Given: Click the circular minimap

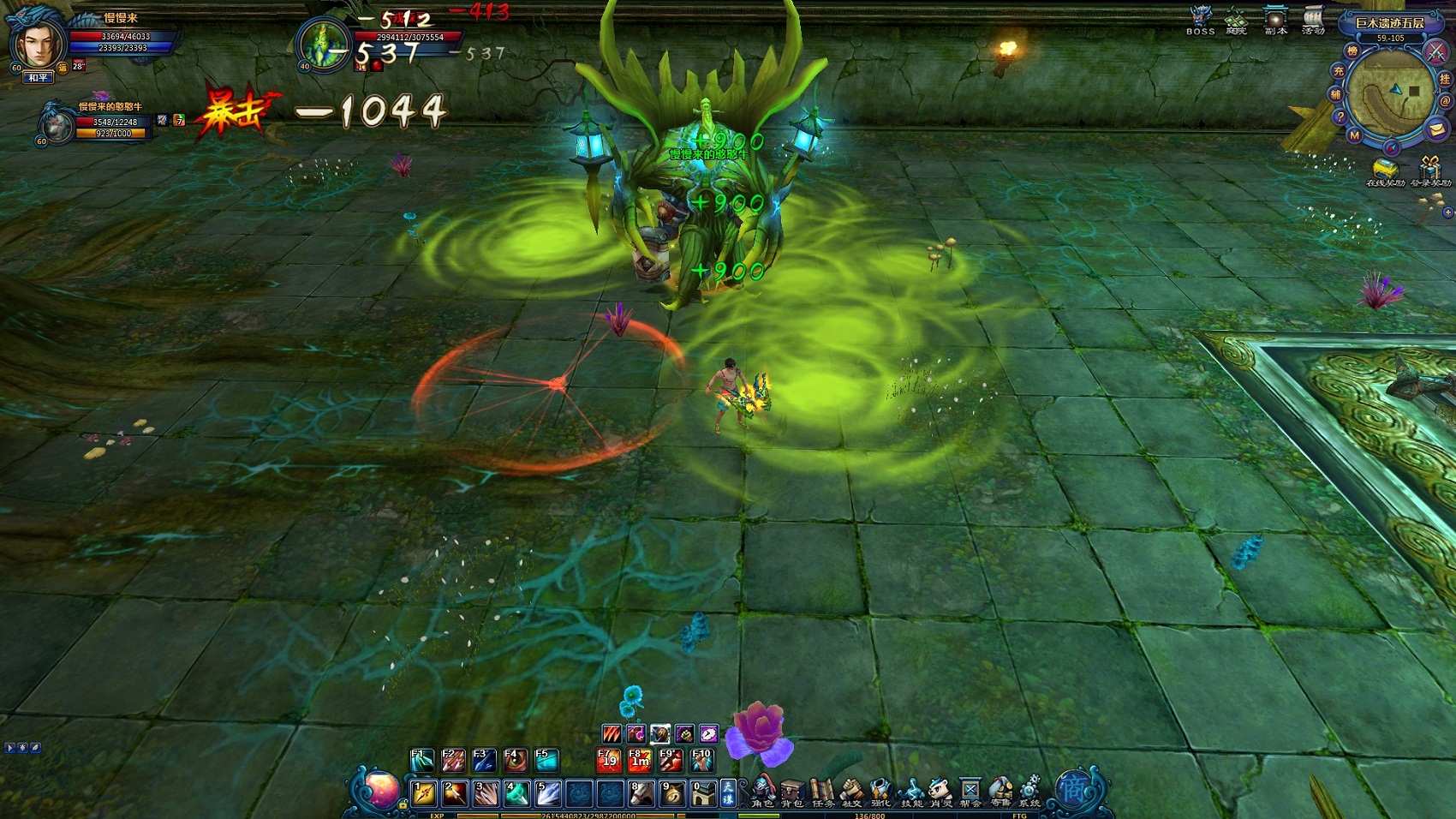Looking at the screenshot, I should pyautogui.click(x=1389, y=93).
